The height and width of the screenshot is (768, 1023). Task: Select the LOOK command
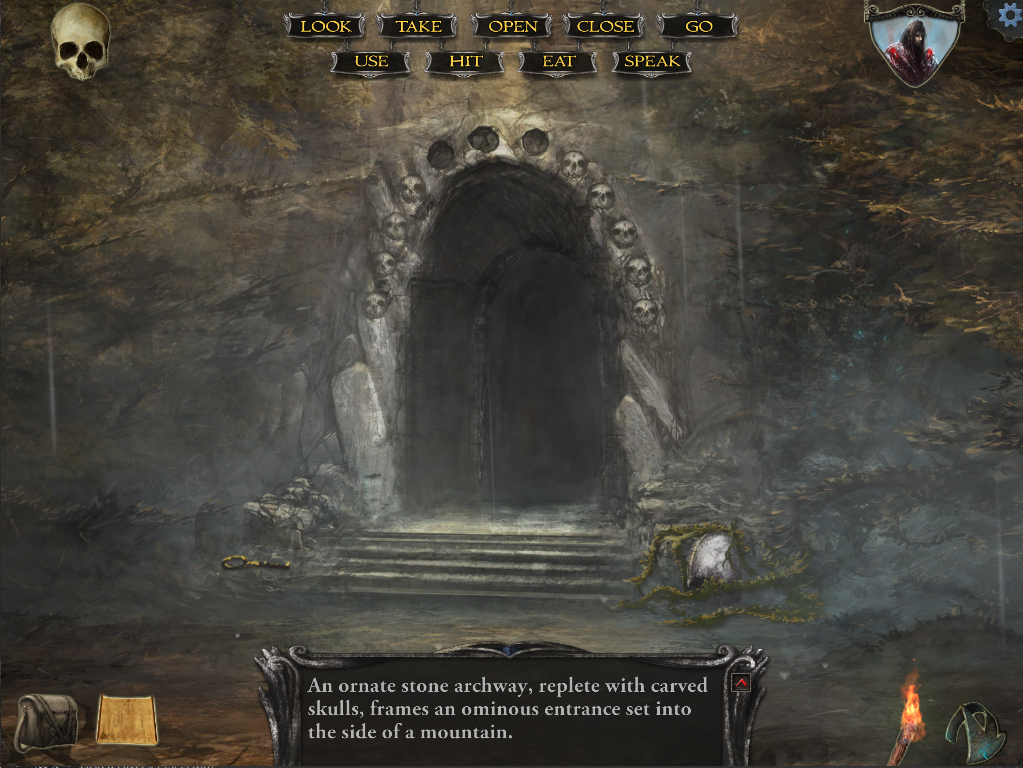coord(326,27)
